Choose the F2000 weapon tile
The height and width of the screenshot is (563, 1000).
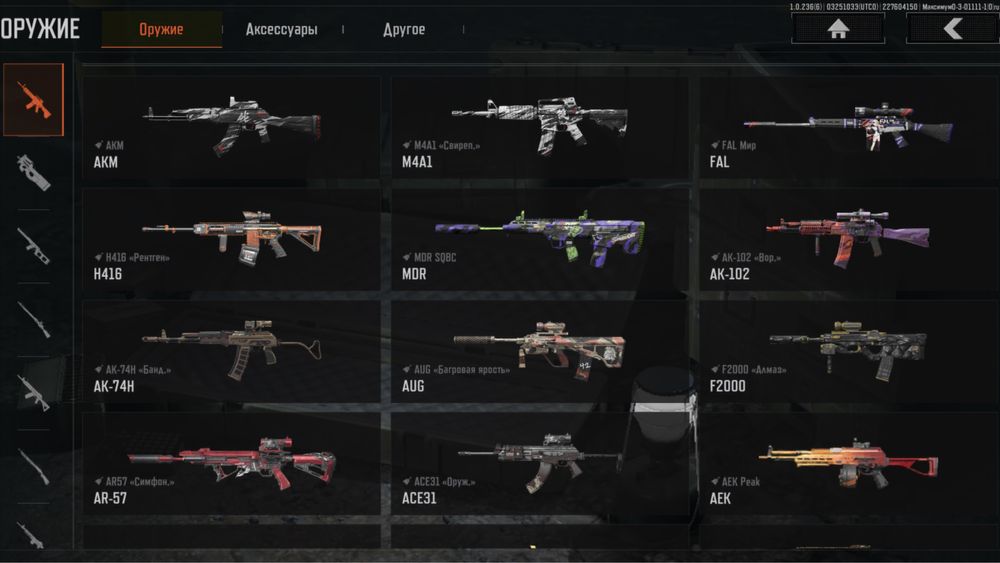coord(848,352)
